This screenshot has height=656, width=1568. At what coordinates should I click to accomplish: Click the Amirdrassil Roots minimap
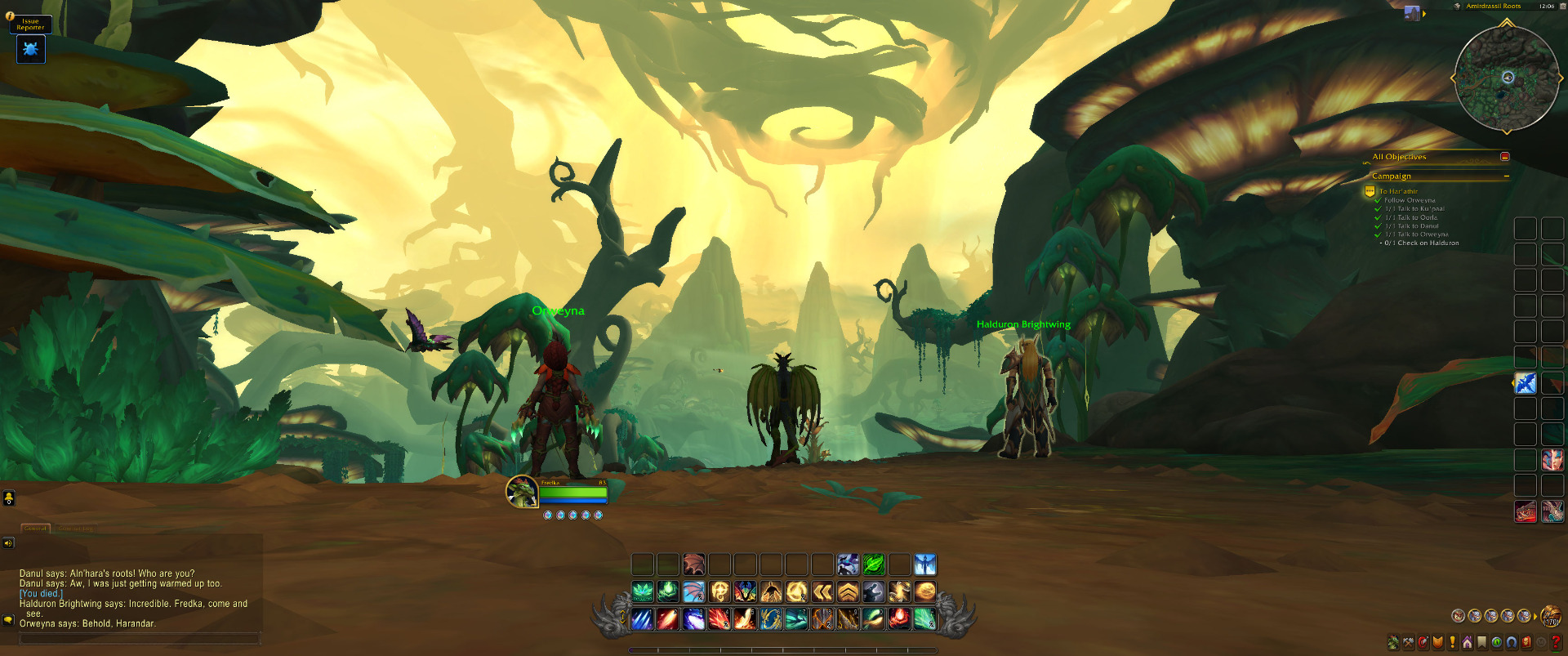click(1507, 78)
